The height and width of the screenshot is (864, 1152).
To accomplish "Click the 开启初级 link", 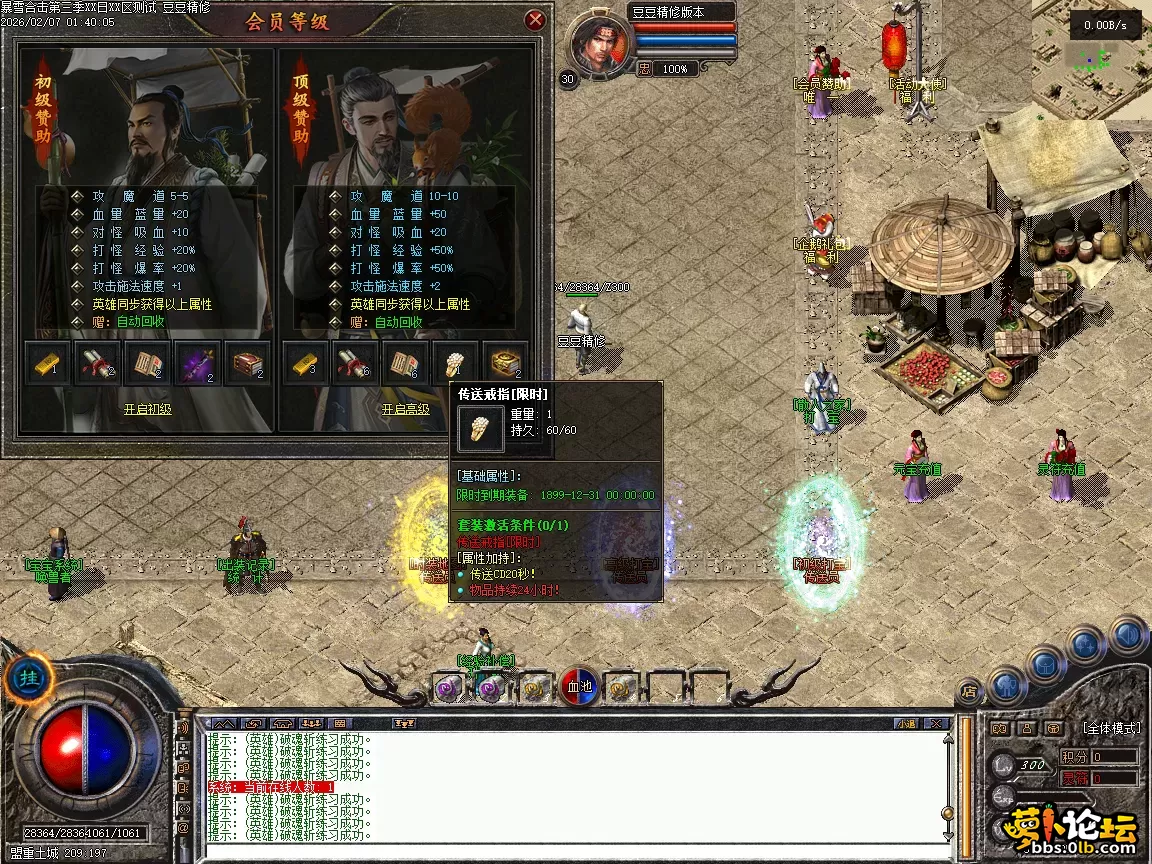I will [147, 409].
